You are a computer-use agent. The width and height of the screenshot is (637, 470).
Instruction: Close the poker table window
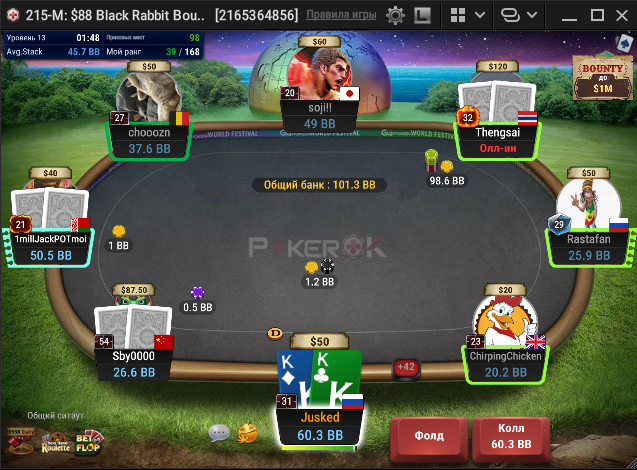coord(621,16)
